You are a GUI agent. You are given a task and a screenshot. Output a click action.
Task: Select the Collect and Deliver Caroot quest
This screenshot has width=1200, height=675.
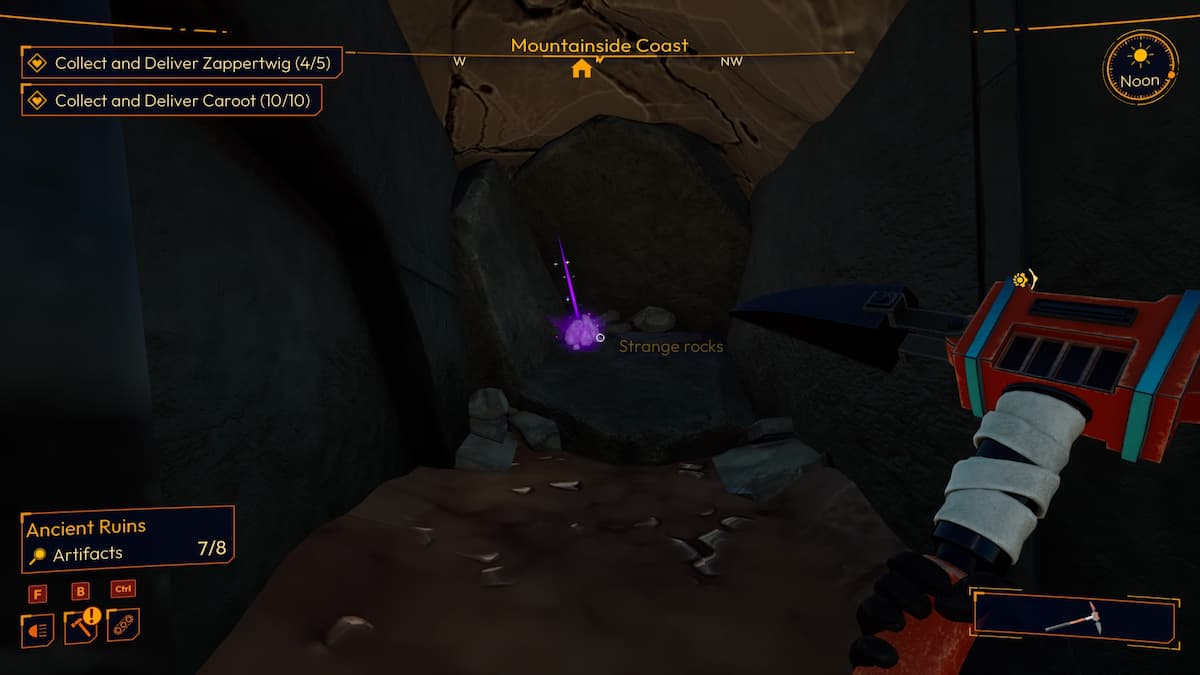172,100
